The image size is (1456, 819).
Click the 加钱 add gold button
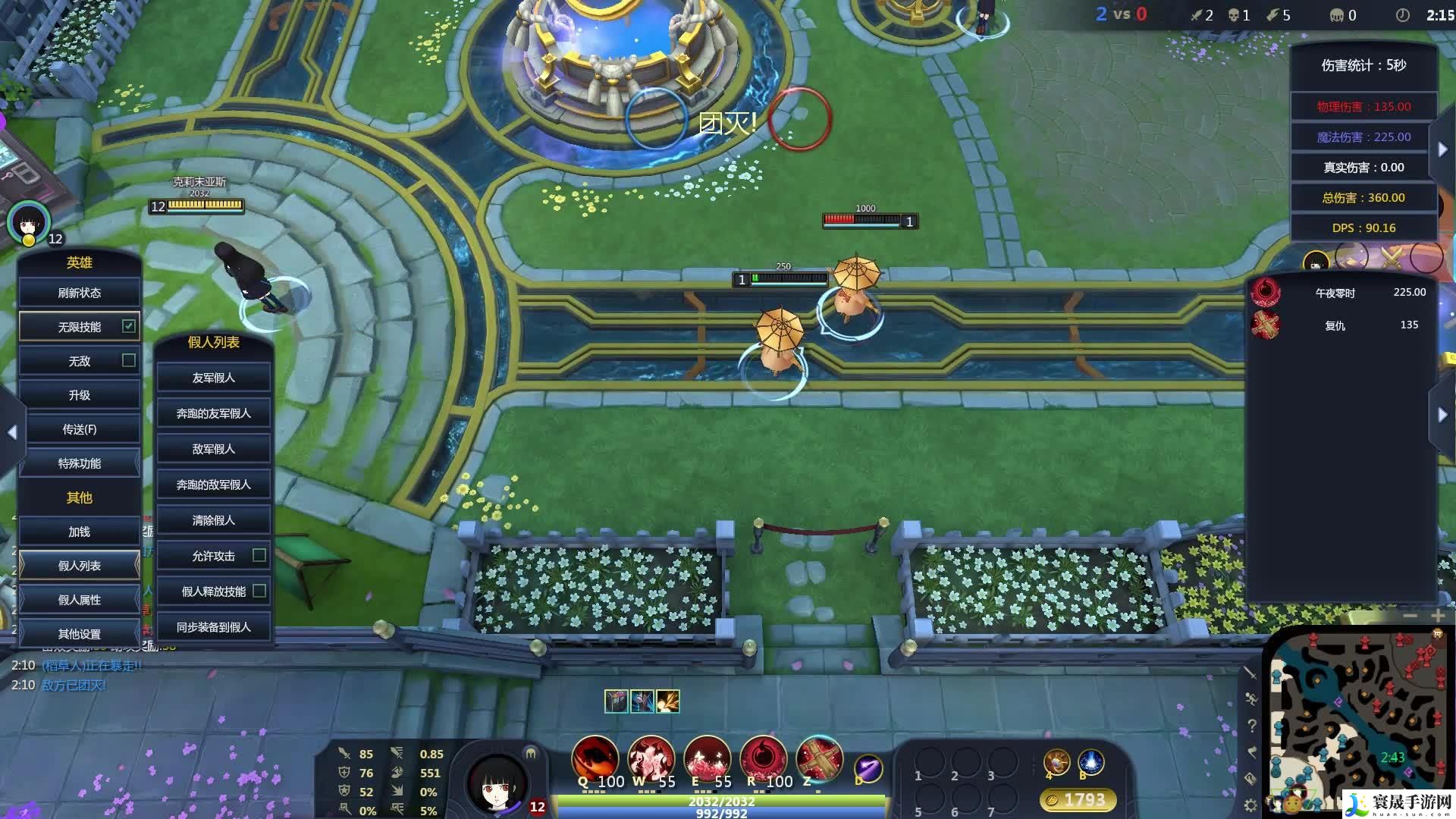click(80, 532)
